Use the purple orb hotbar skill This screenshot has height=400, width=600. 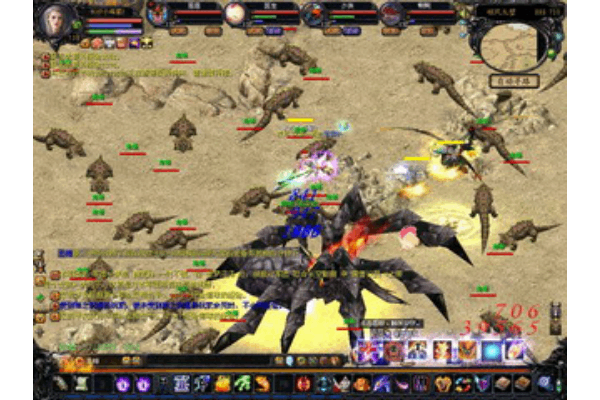[123, 383]
